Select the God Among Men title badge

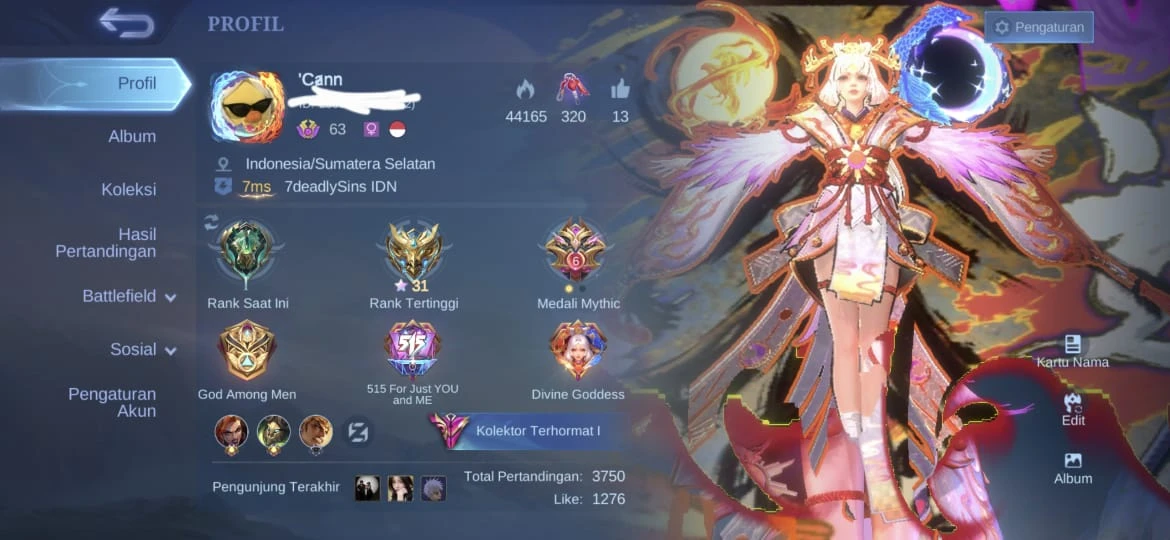(246, 352)
